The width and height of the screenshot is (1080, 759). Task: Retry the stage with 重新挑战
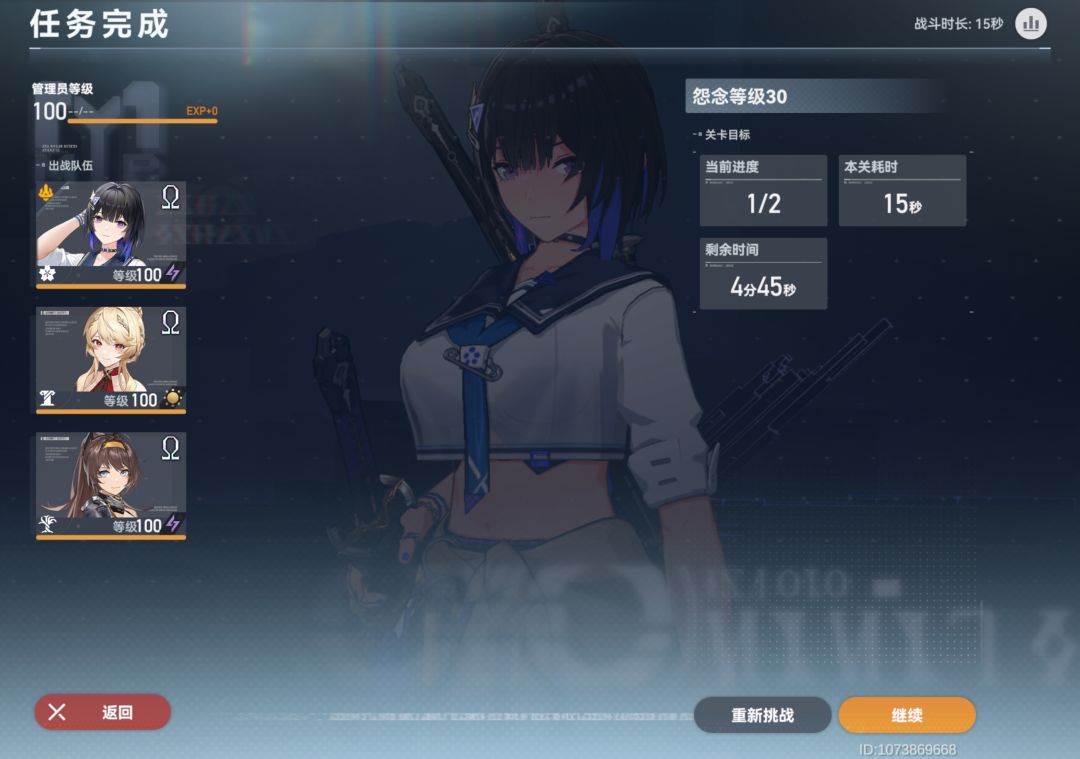coord(762,715)
